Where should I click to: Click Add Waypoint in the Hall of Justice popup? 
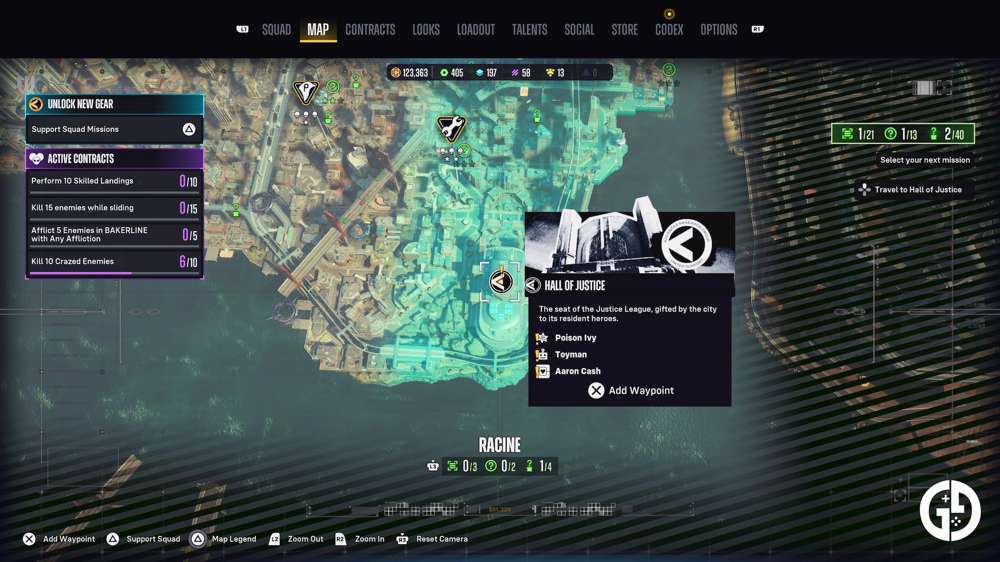(631, 391)
